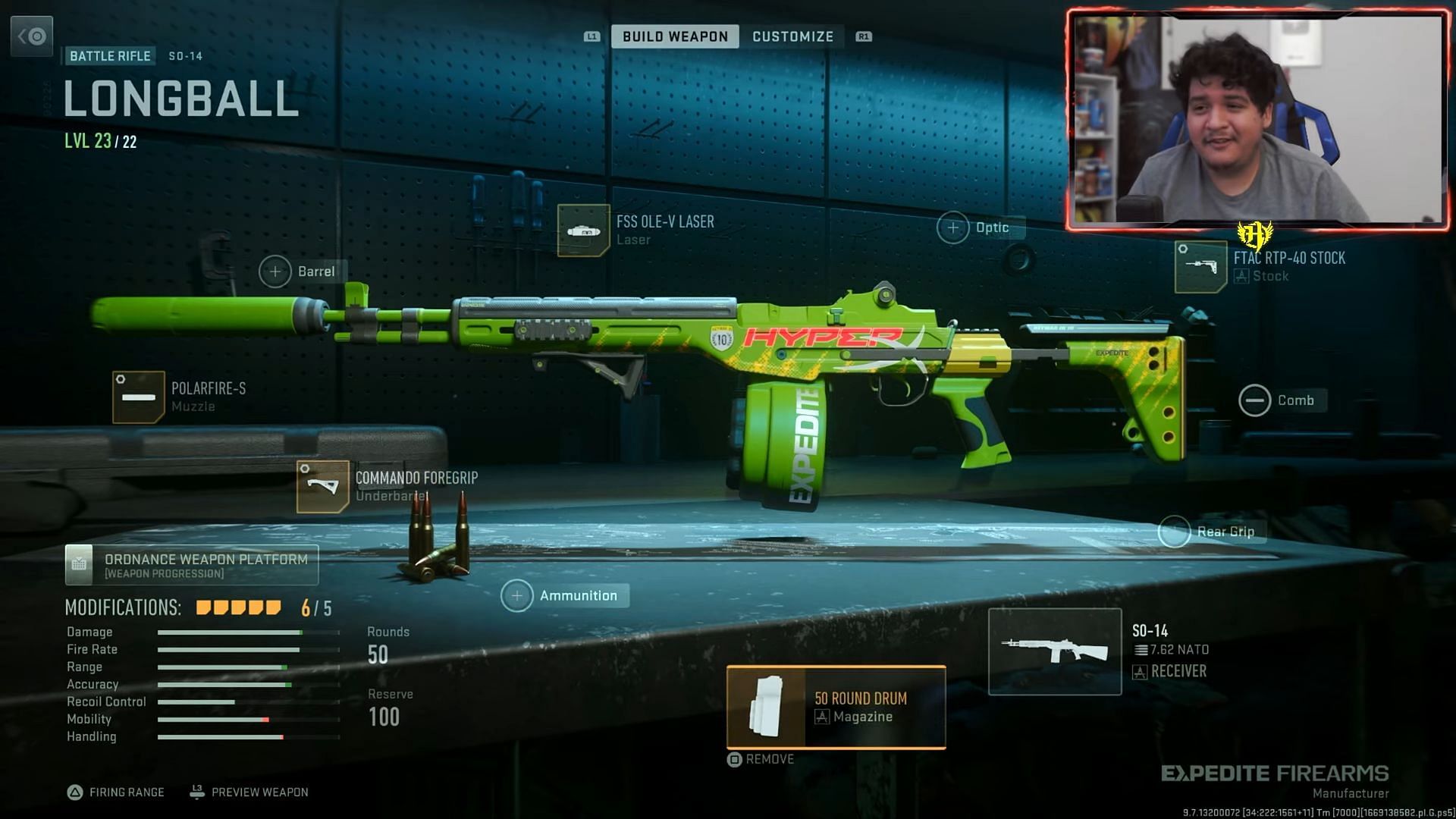Go back using the top-left back button

pos(32,36)
